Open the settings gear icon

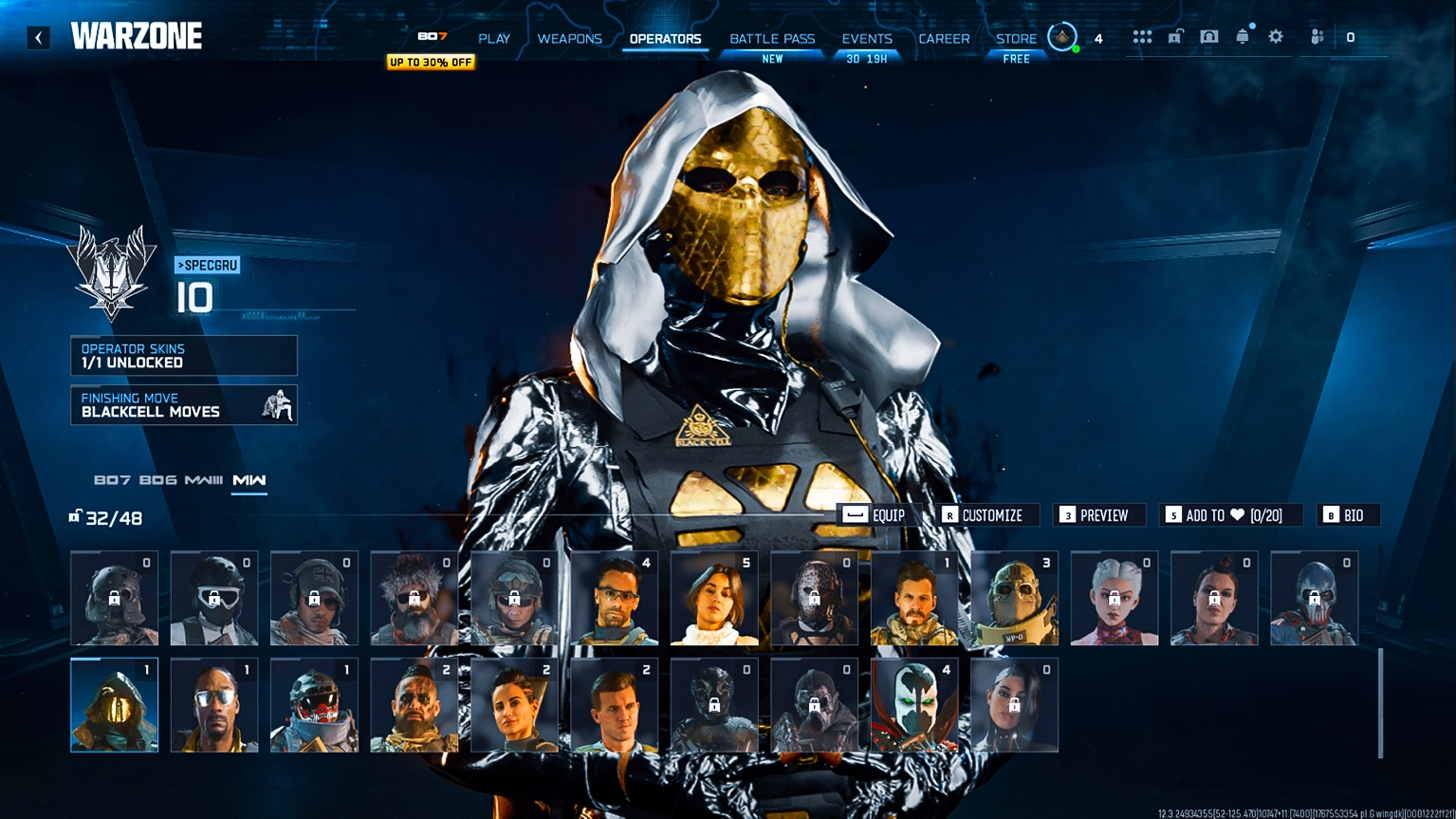1276,36
